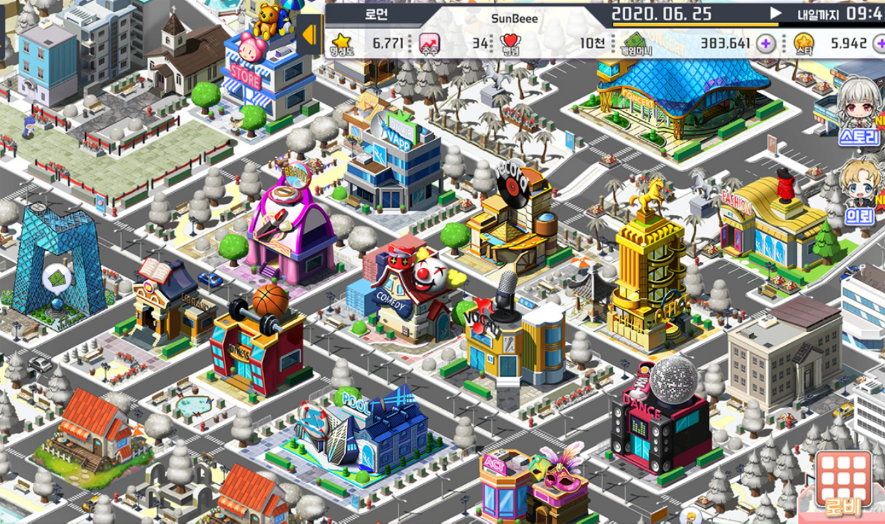The image size is (885, 524).
Task: Select the blonde character 이리 button
Action: coord(858,190)
